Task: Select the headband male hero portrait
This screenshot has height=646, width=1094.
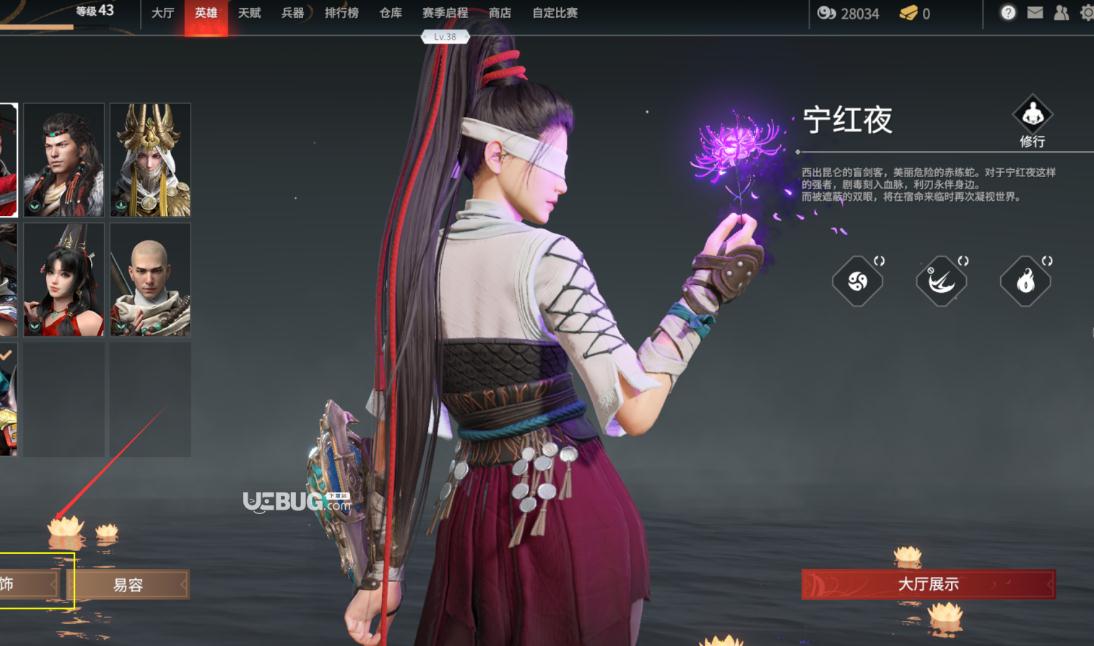Action: pos(64,160)
